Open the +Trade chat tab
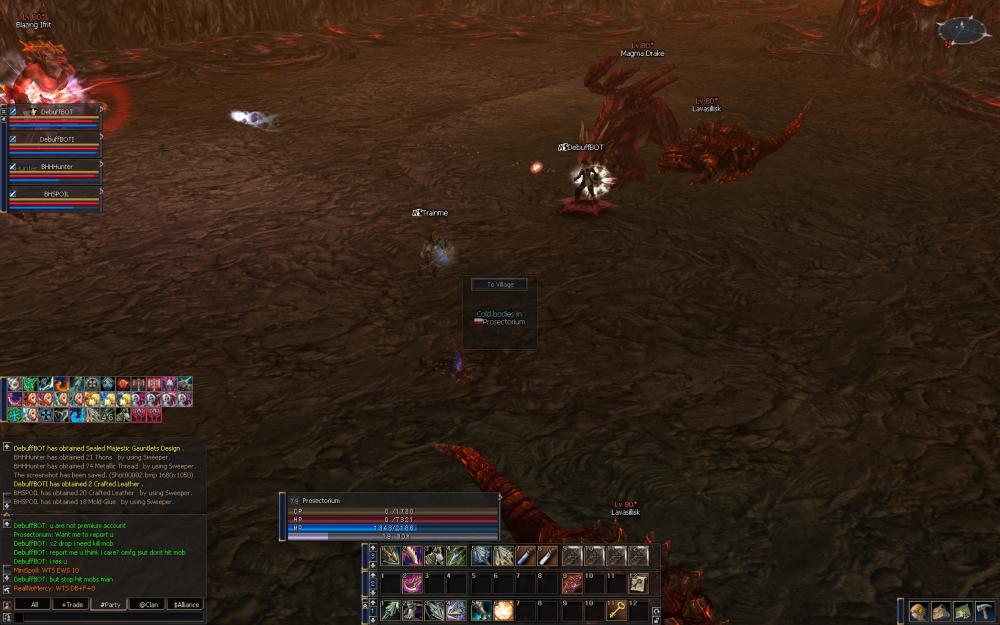Viewport: 1000px width, 625px height. click(71, 604)
